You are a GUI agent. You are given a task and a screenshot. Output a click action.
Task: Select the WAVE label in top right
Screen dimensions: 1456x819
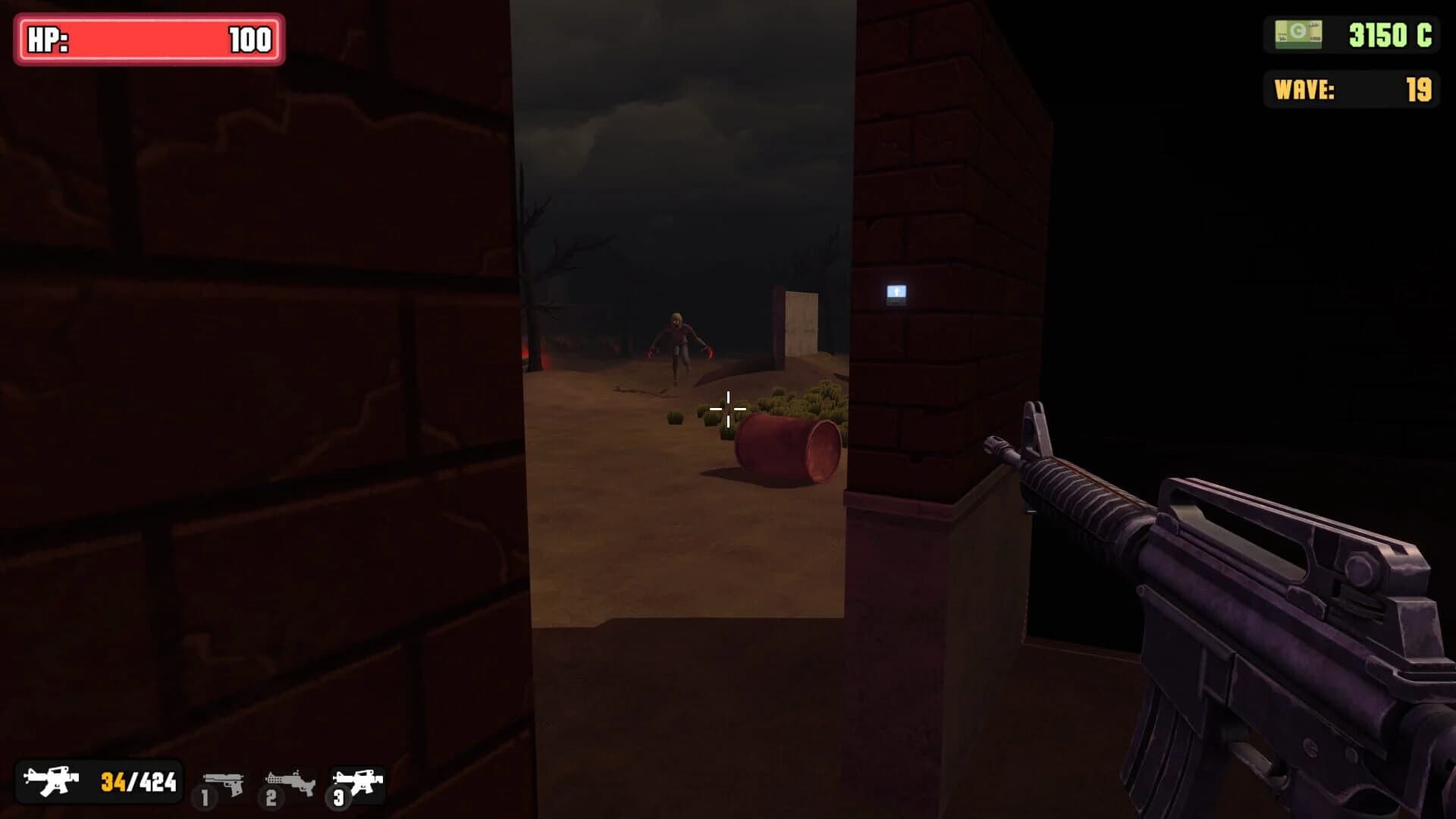coord(1302,87)
